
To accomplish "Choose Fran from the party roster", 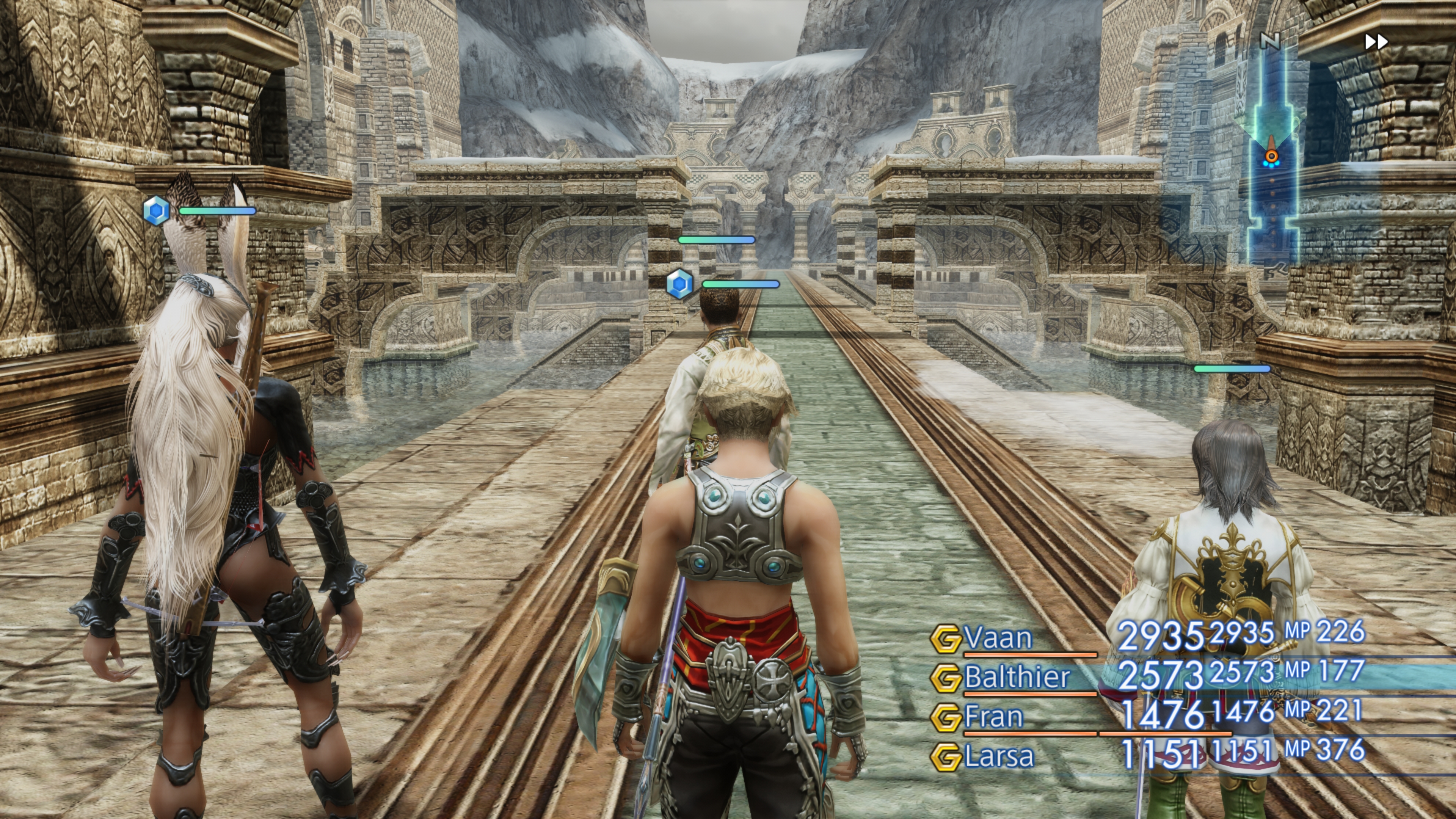I will (x=994, y=717).
